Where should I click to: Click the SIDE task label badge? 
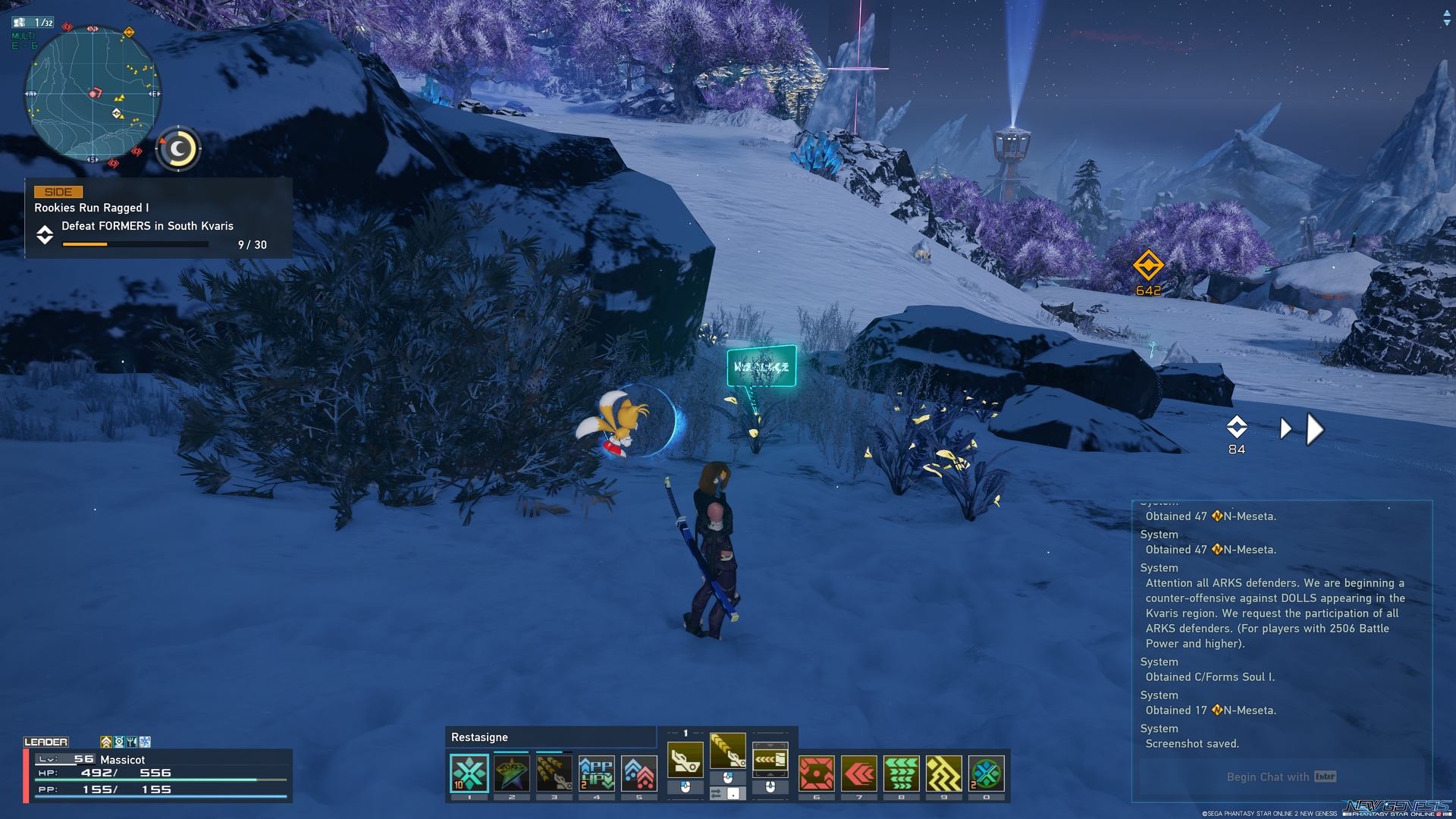click(58, 192)
